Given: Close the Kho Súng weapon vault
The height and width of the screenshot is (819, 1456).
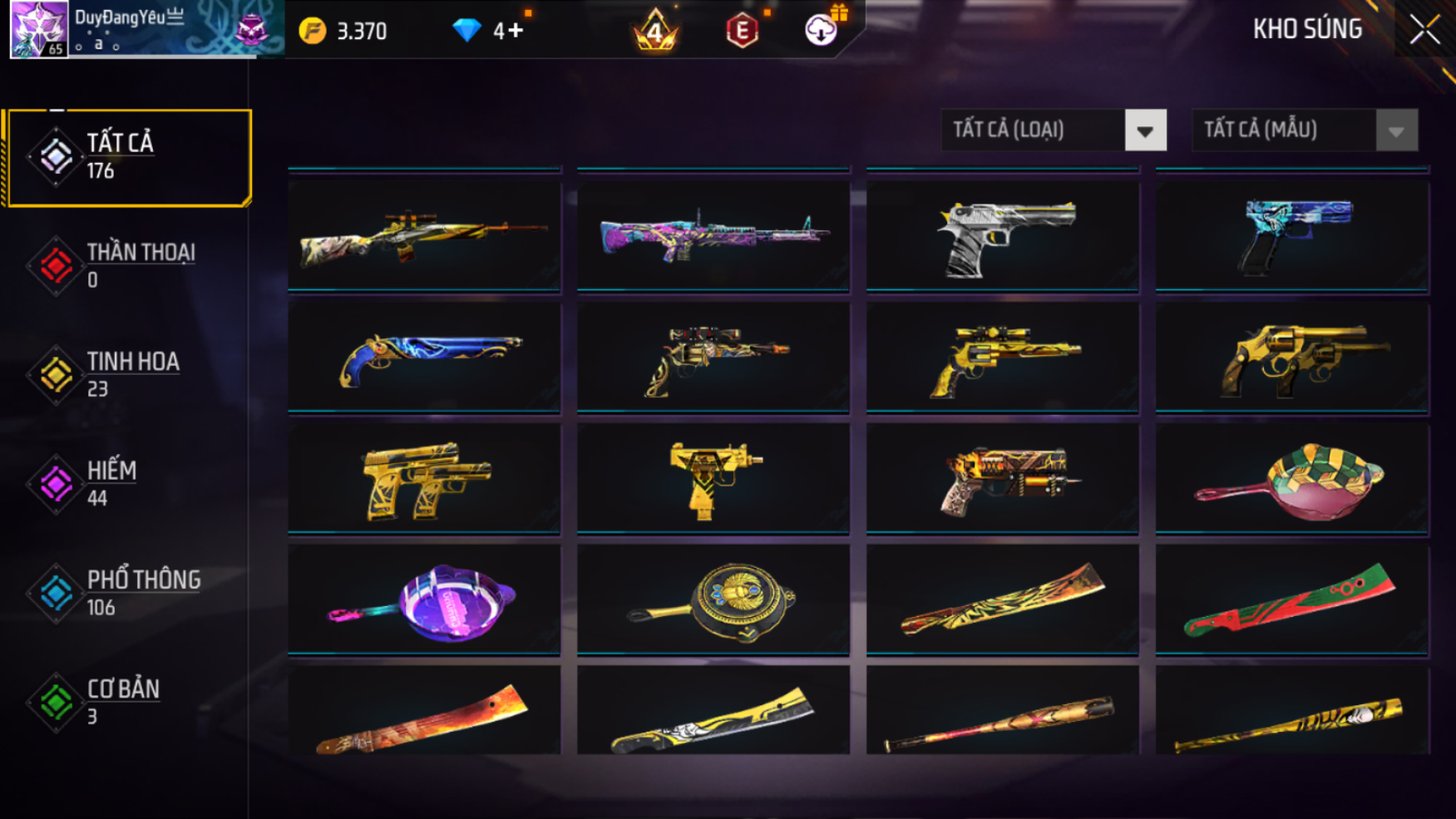Looking at the screenshot, I should point(1424,30).
